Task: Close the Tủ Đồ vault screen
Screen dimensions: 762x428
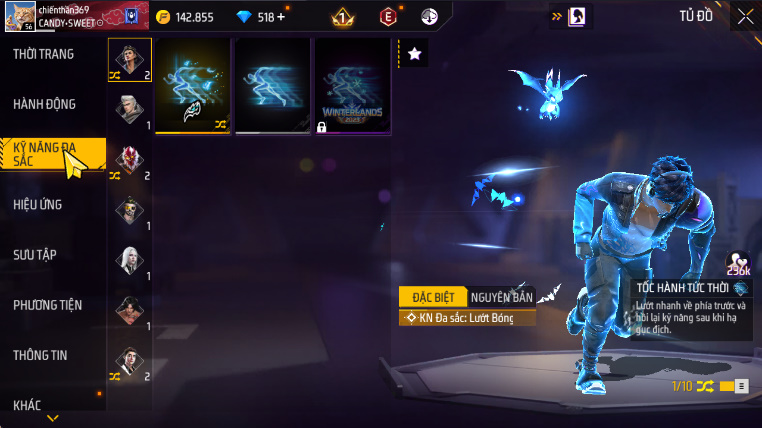Action: (x=745, y=16)
